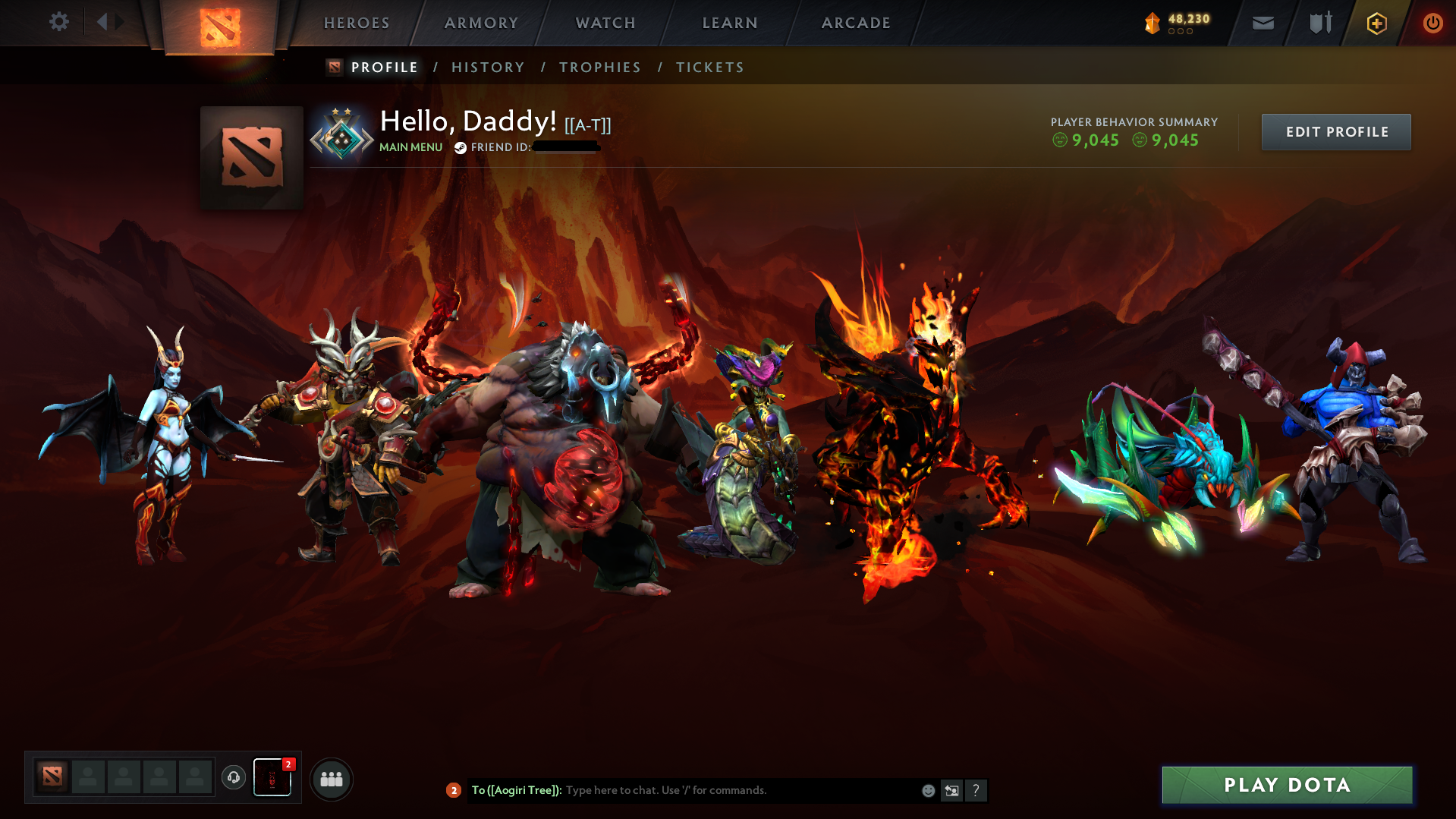
Task: Open the emoticon picker beside the chat
Action: tap(927, 790)
